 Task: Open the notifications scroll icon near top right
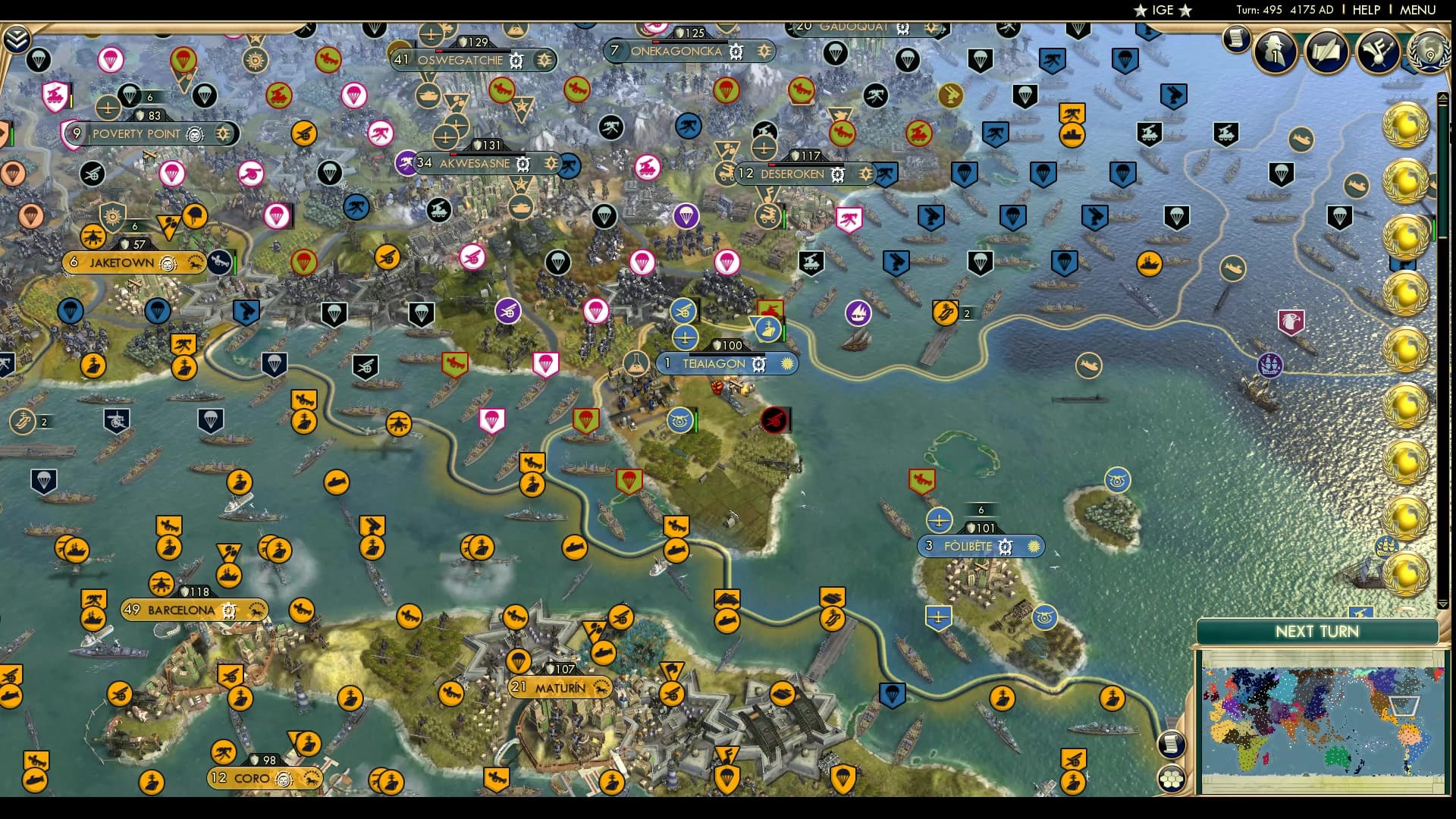point(1235,39)
